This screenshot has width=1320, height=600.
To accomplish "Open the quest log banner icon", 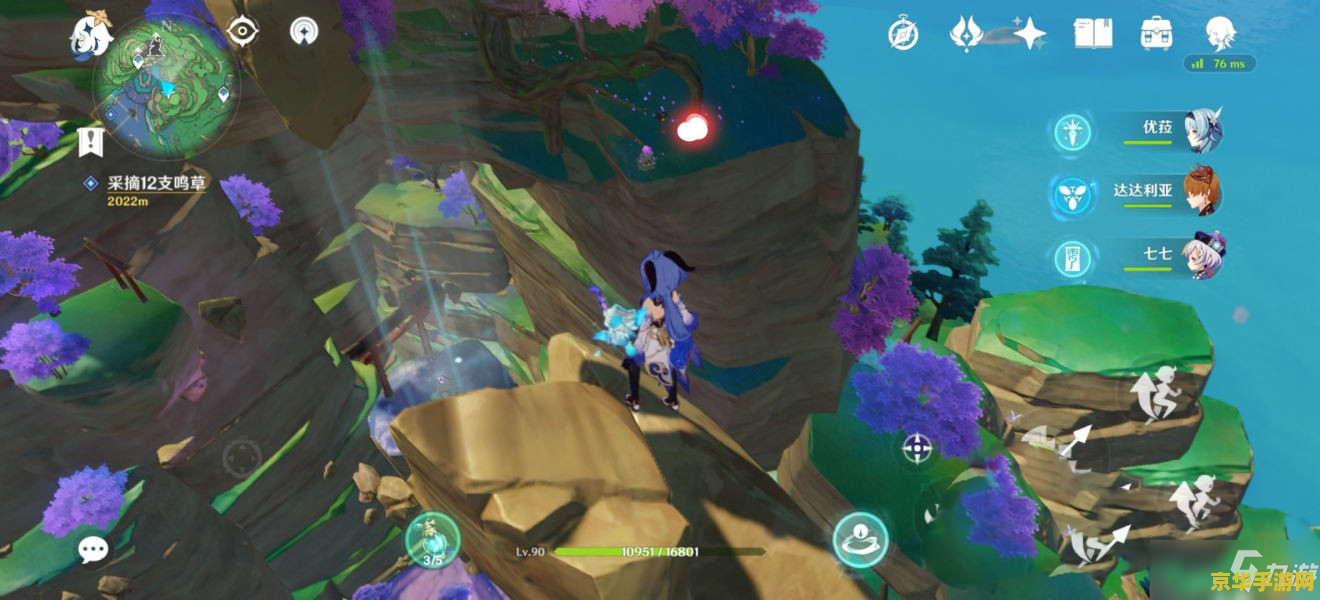I will click(91, 141).
